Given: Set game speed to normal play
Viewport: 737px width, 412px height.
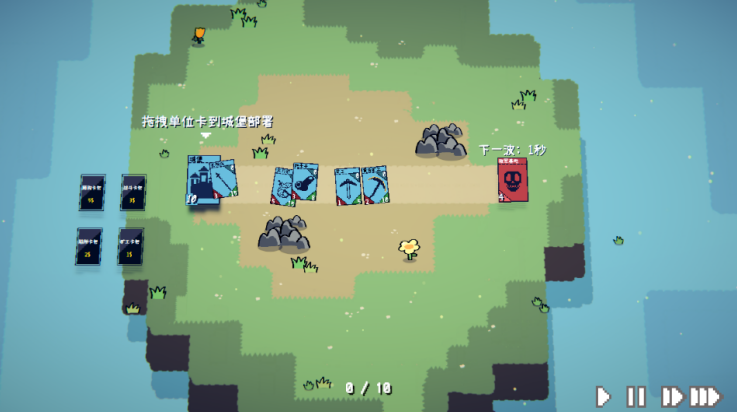Looking at the screenshot, I should coord(603,396).
